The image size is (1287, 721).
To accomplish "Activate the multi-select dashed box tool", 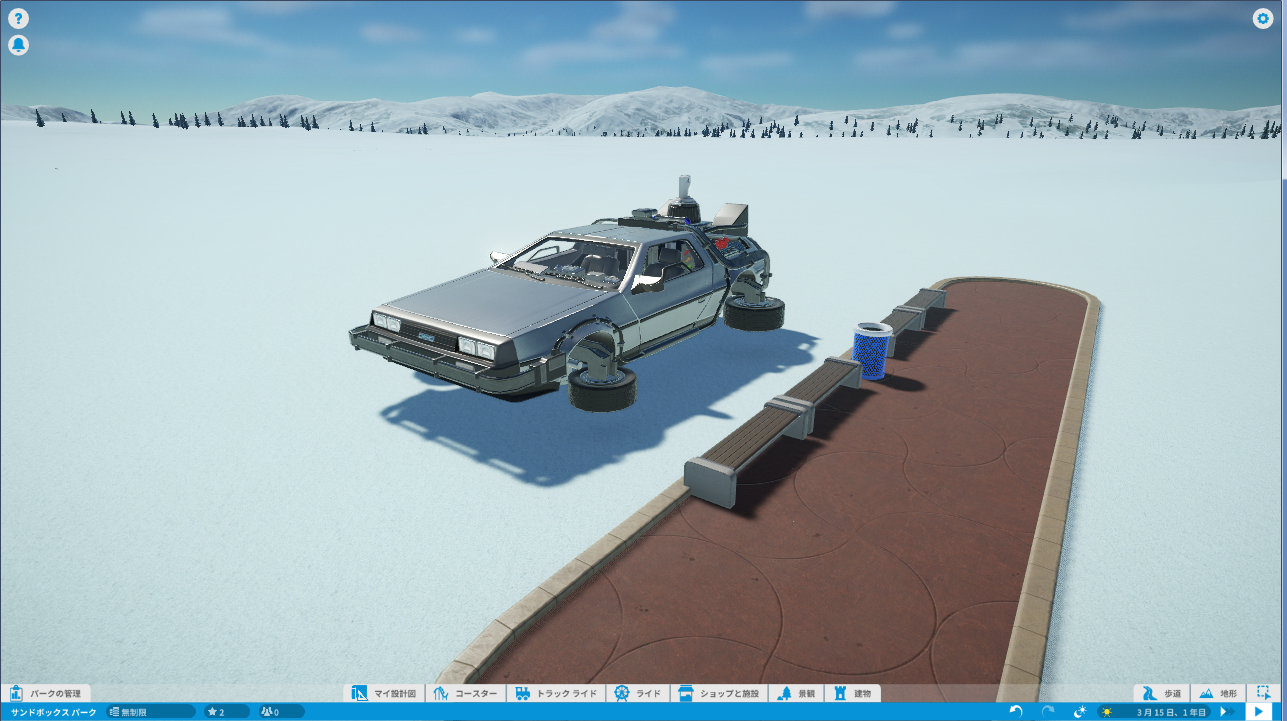I will pos(1264,692).
